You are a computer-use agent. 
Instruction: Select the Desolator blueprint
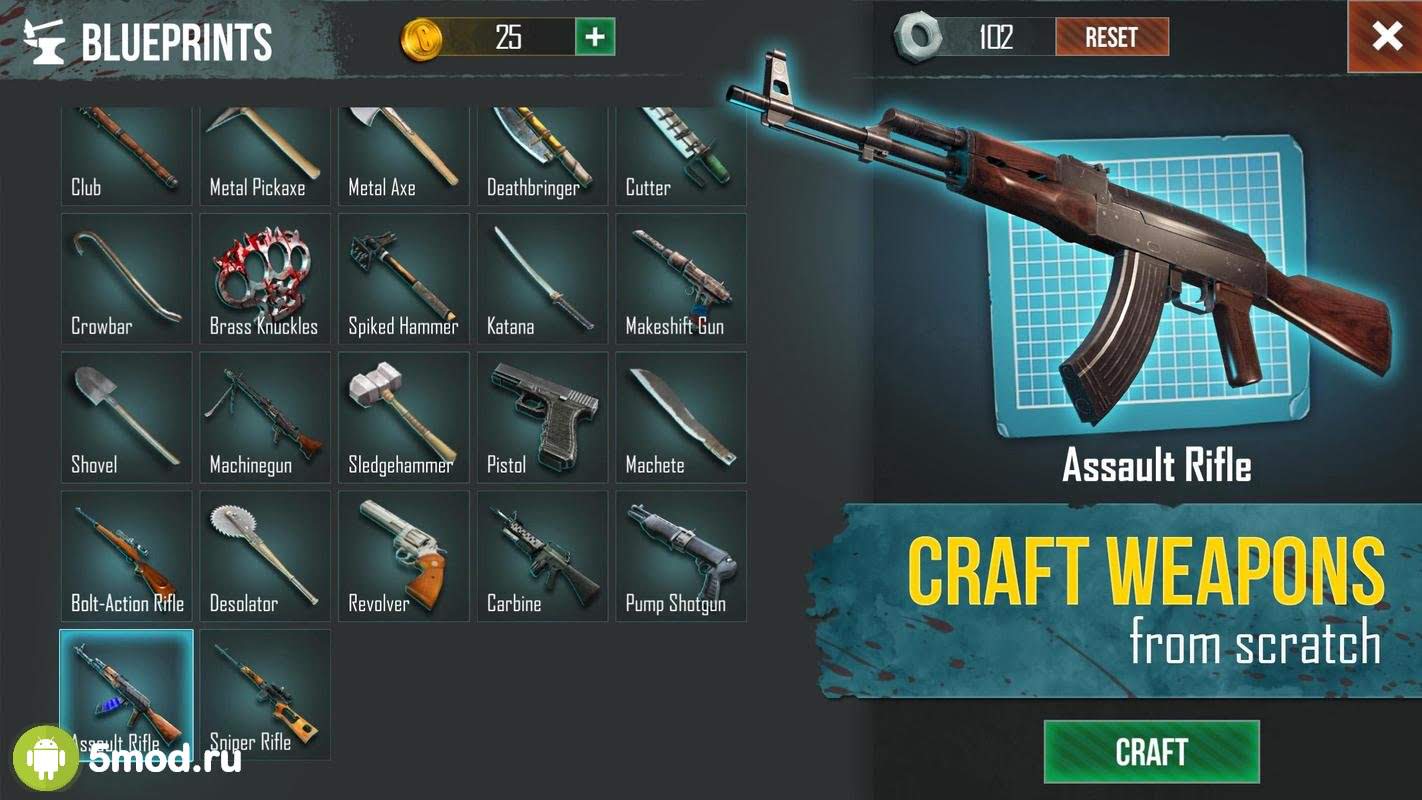pyautogui.click(x=265, y=556)
